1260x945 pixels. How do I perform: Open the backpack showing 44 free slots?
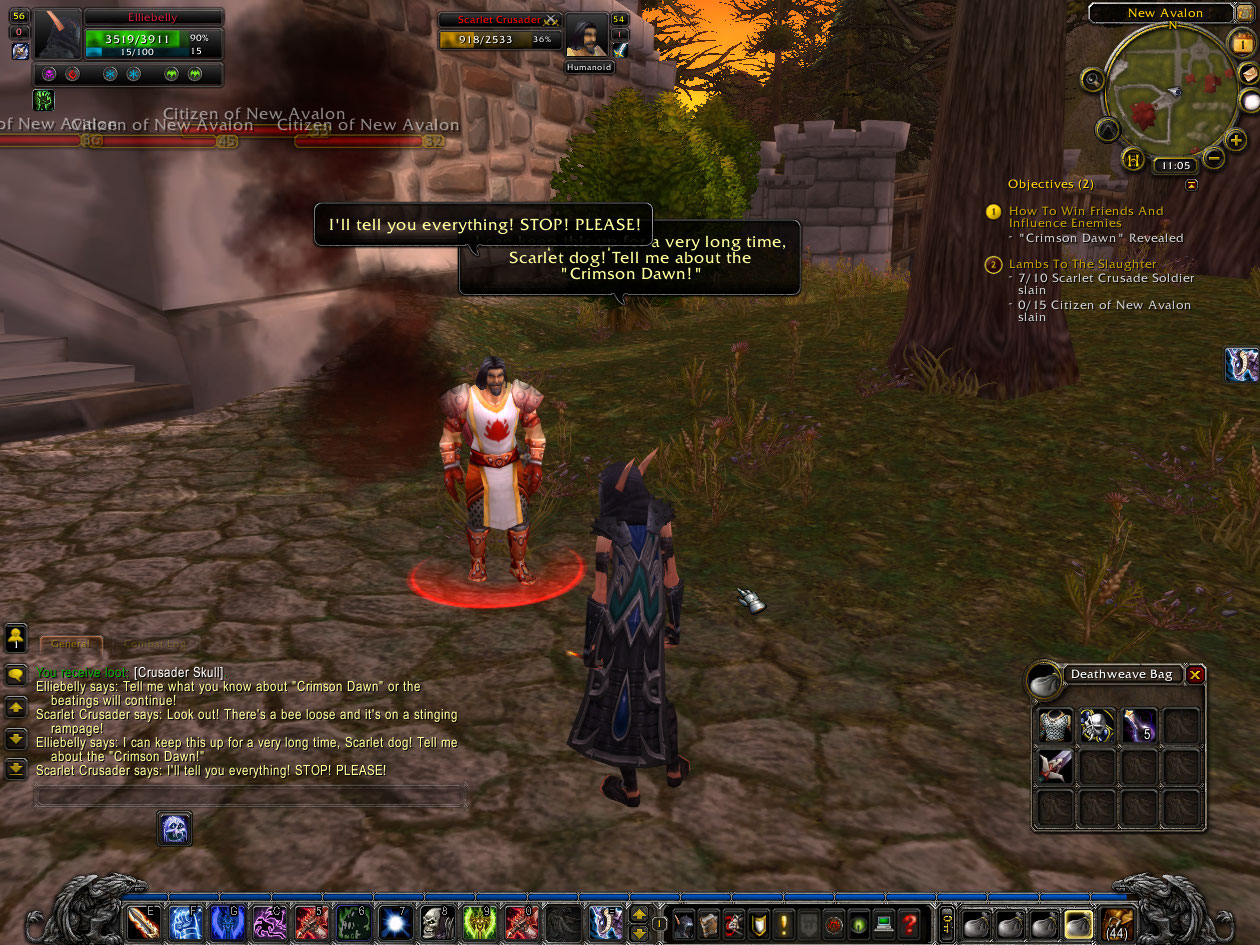1117,923
